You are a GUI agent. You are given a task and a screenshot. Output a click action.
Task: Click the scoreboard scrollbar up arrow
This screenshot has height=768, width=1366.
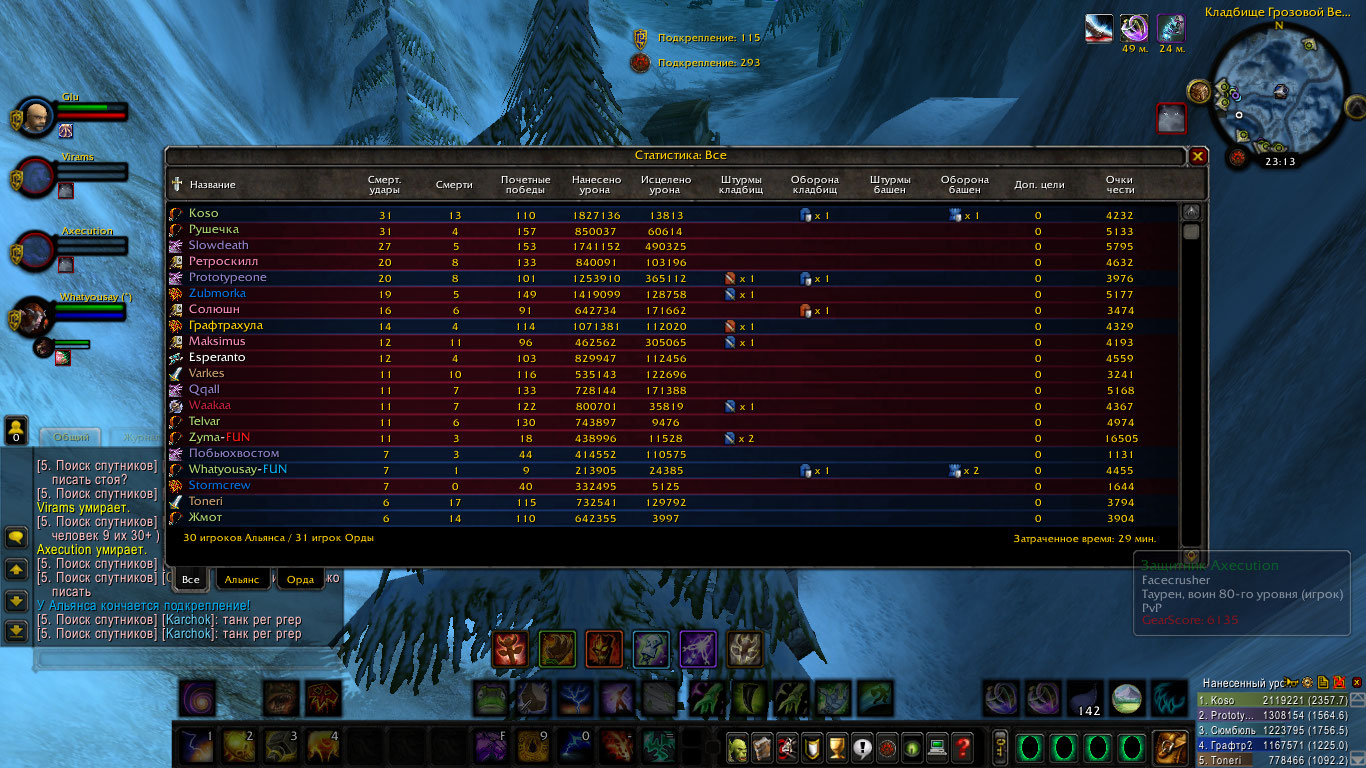tap(1190, 210)
